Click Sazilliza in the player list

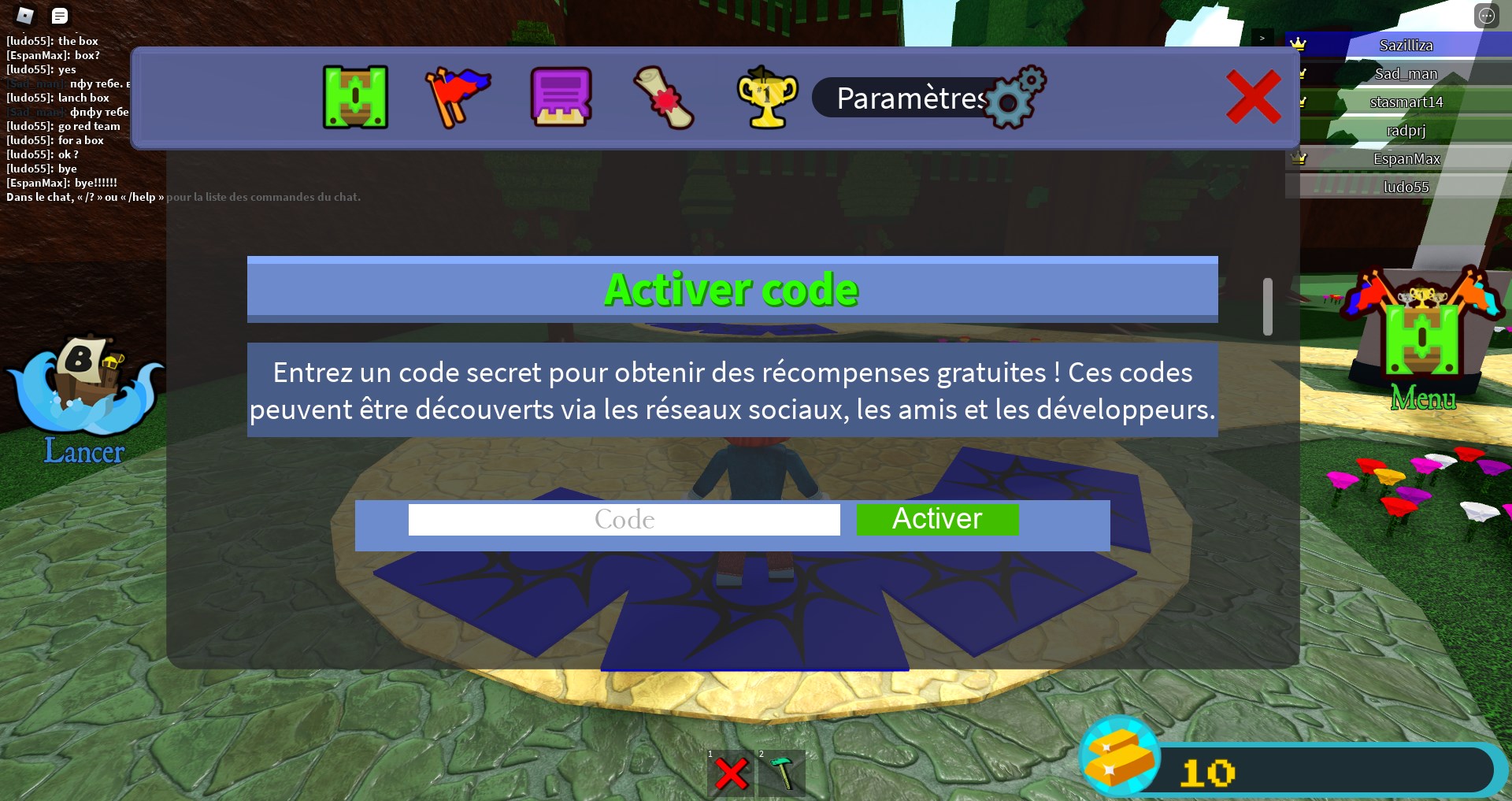[x=1406, y=45]
